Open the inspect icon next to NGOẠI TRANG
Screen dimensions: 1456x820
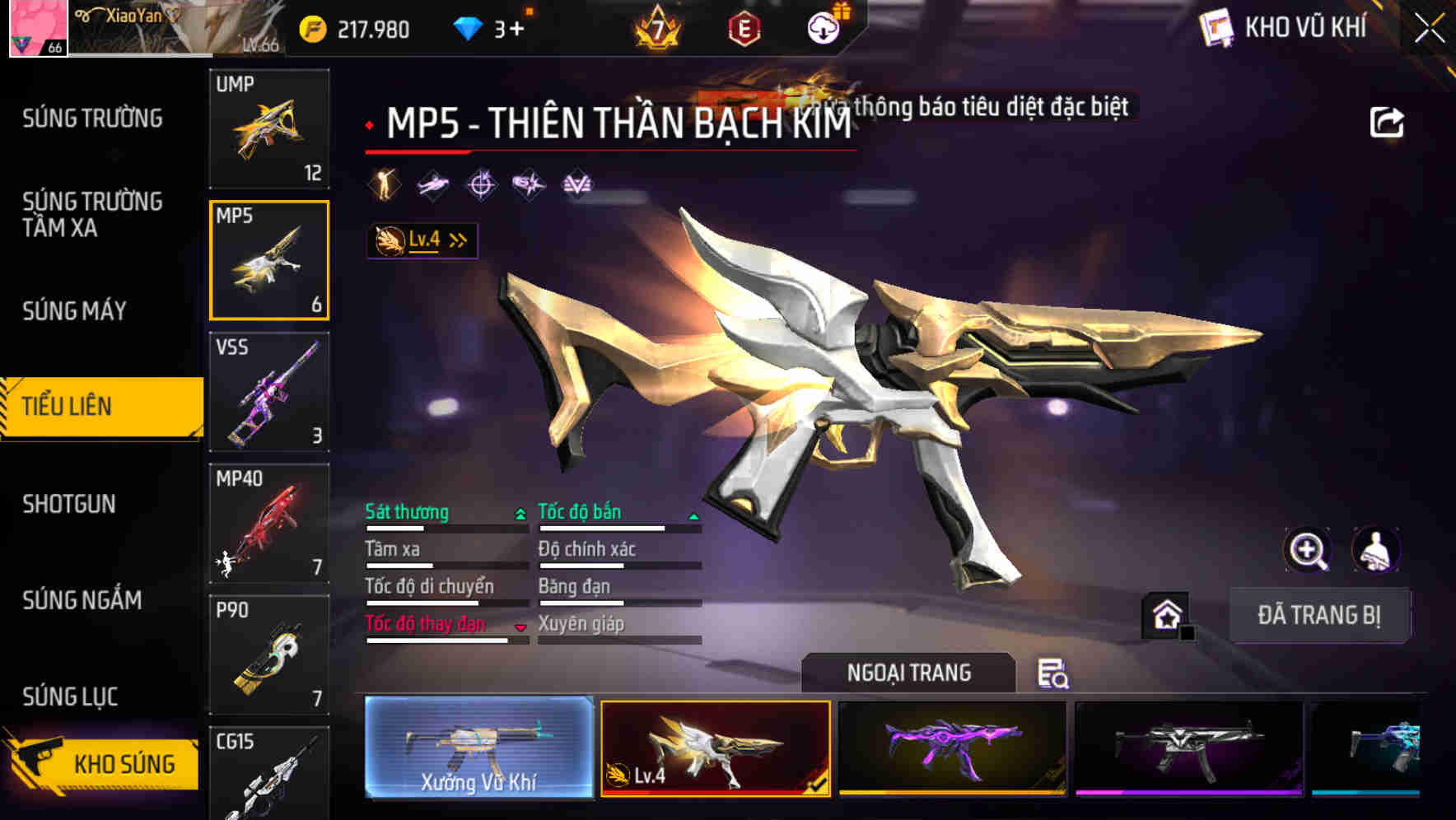[1055, 674]
